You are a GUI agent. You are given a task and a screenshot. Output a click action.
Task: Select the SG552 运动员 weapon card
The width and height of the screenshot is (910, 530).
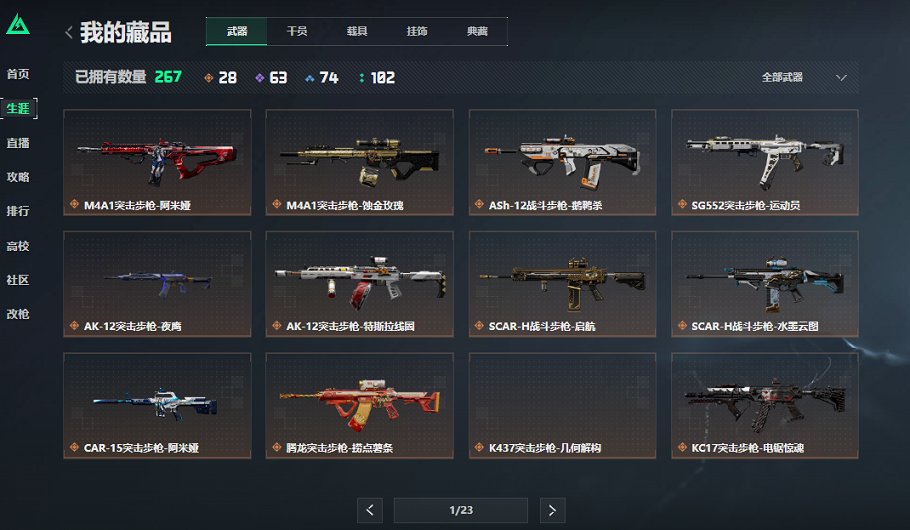764,162
